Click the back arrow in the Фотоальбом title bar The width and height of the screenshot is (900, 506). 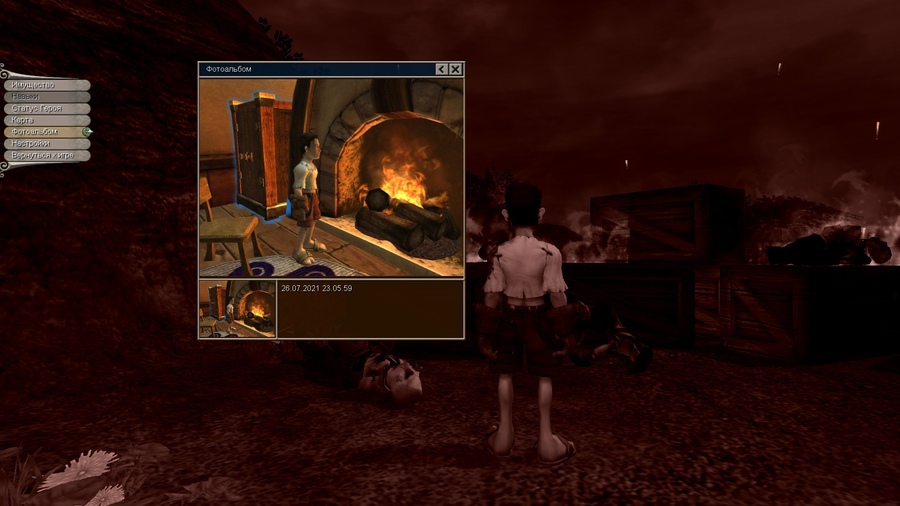[x=442, y=69]
